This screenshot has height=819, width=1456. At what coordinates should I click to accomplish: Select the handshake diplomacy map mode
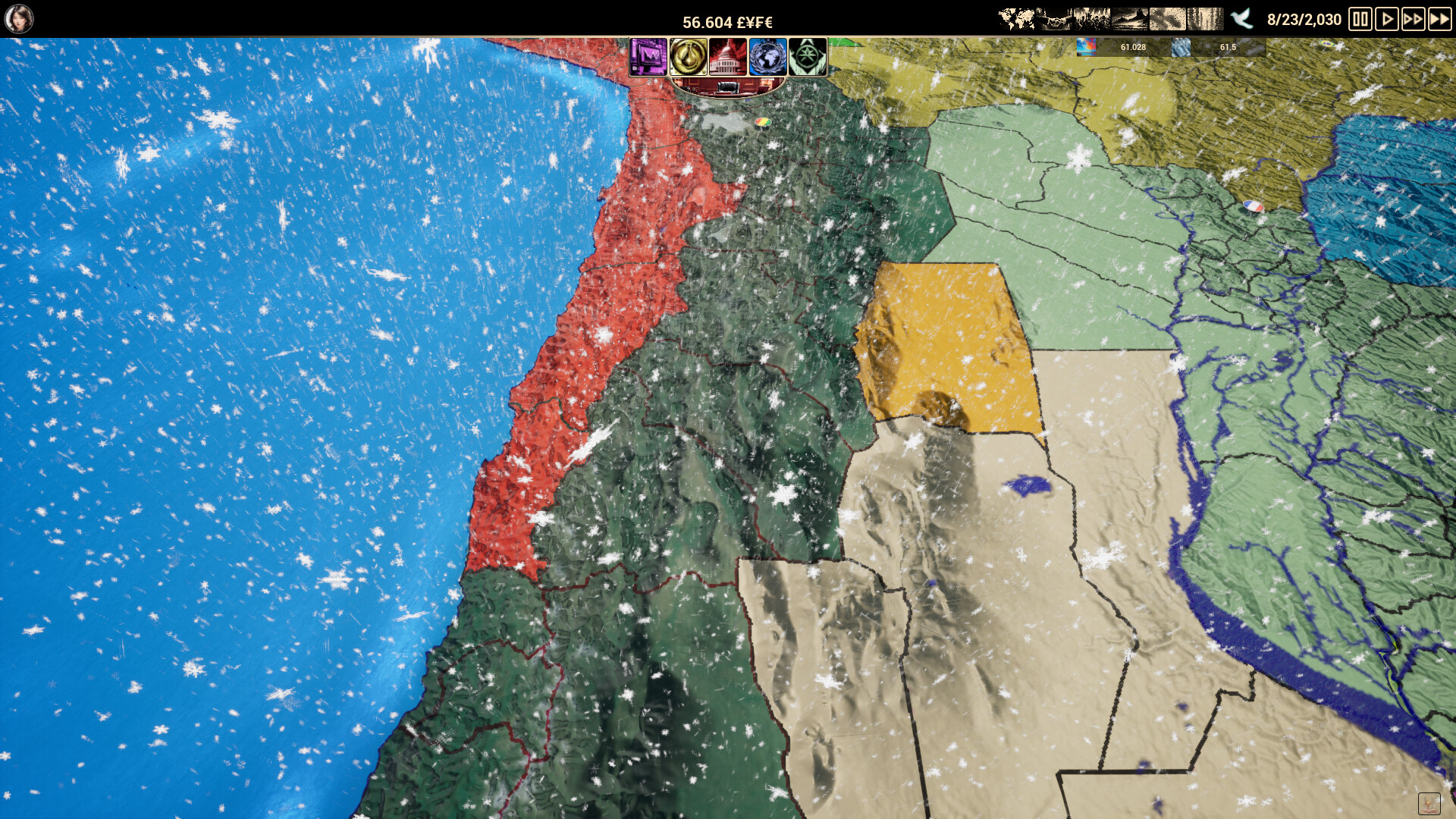1054,19
